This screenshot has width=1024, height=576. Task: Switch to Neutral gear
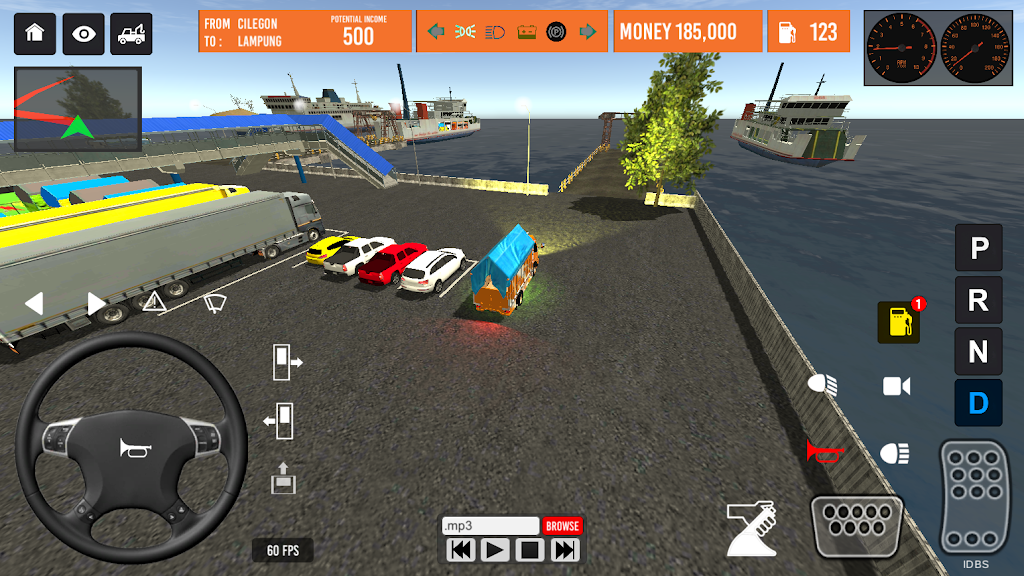click(978, 351)
